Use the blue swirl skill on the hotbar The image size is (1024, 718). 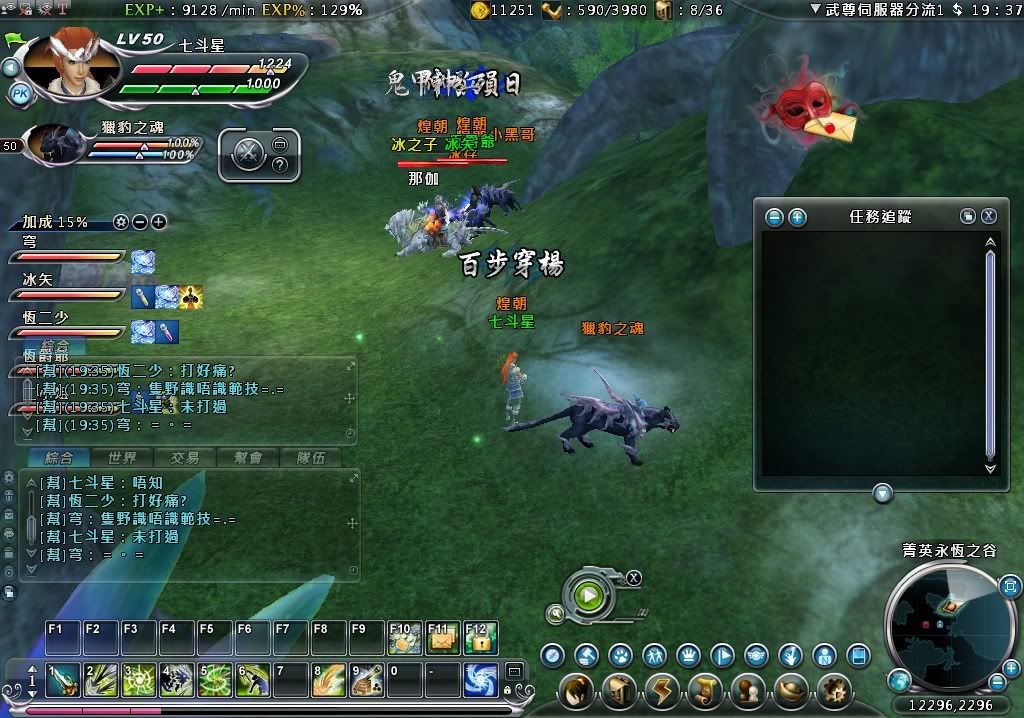[x=481, y=681]
